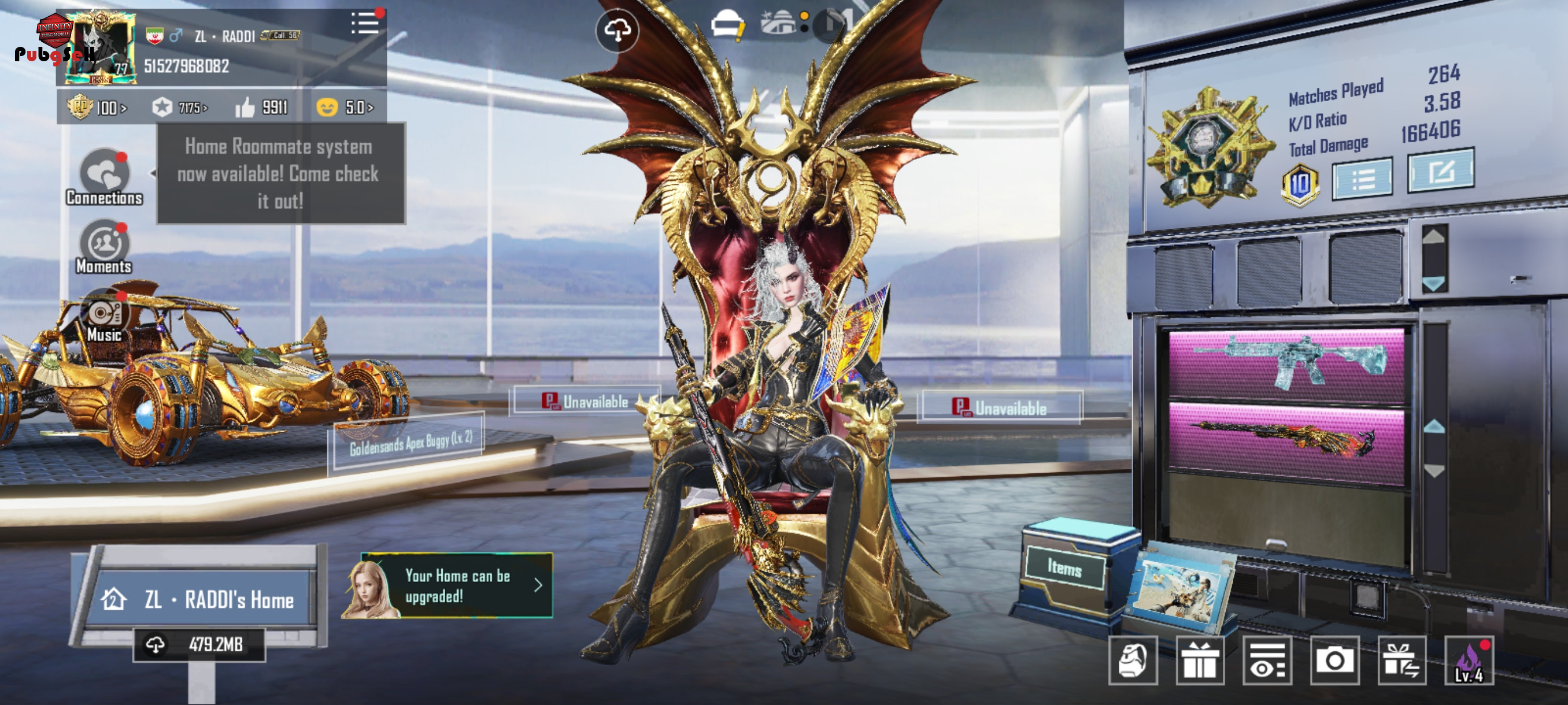The image size is (1568, 705).
Task: Open the gift exchange icon
Action: tap(1401, 661)
